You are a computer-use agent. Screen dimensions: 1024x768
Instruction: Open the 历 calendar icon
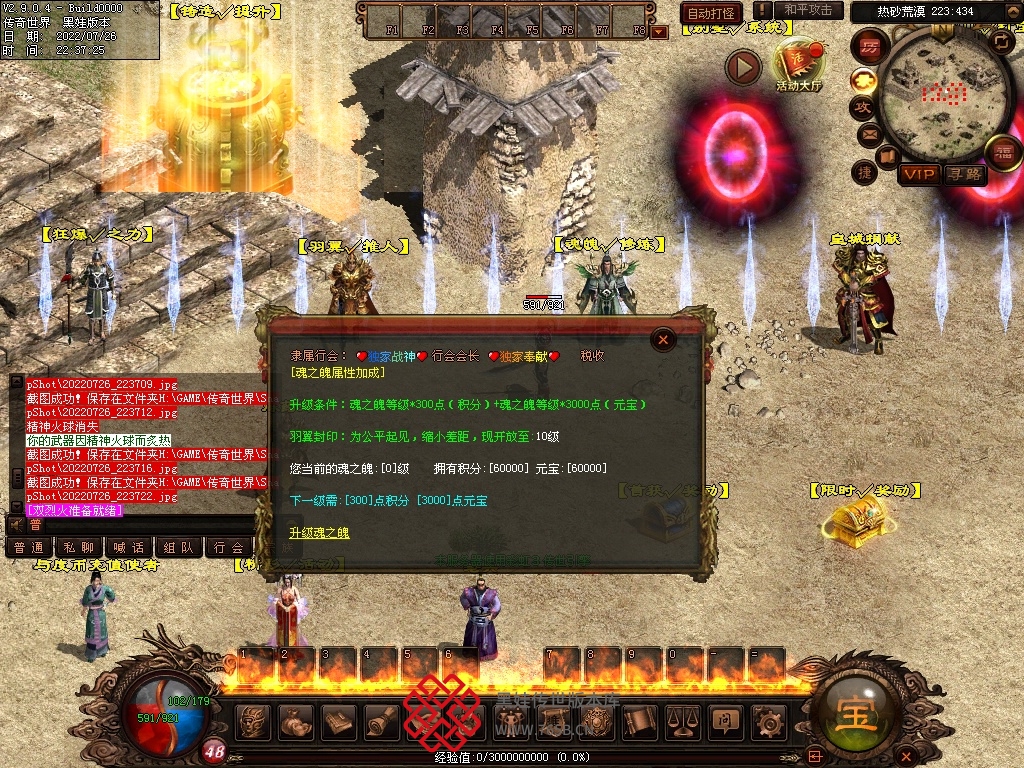pyautogui.click(x=870, y=46)
